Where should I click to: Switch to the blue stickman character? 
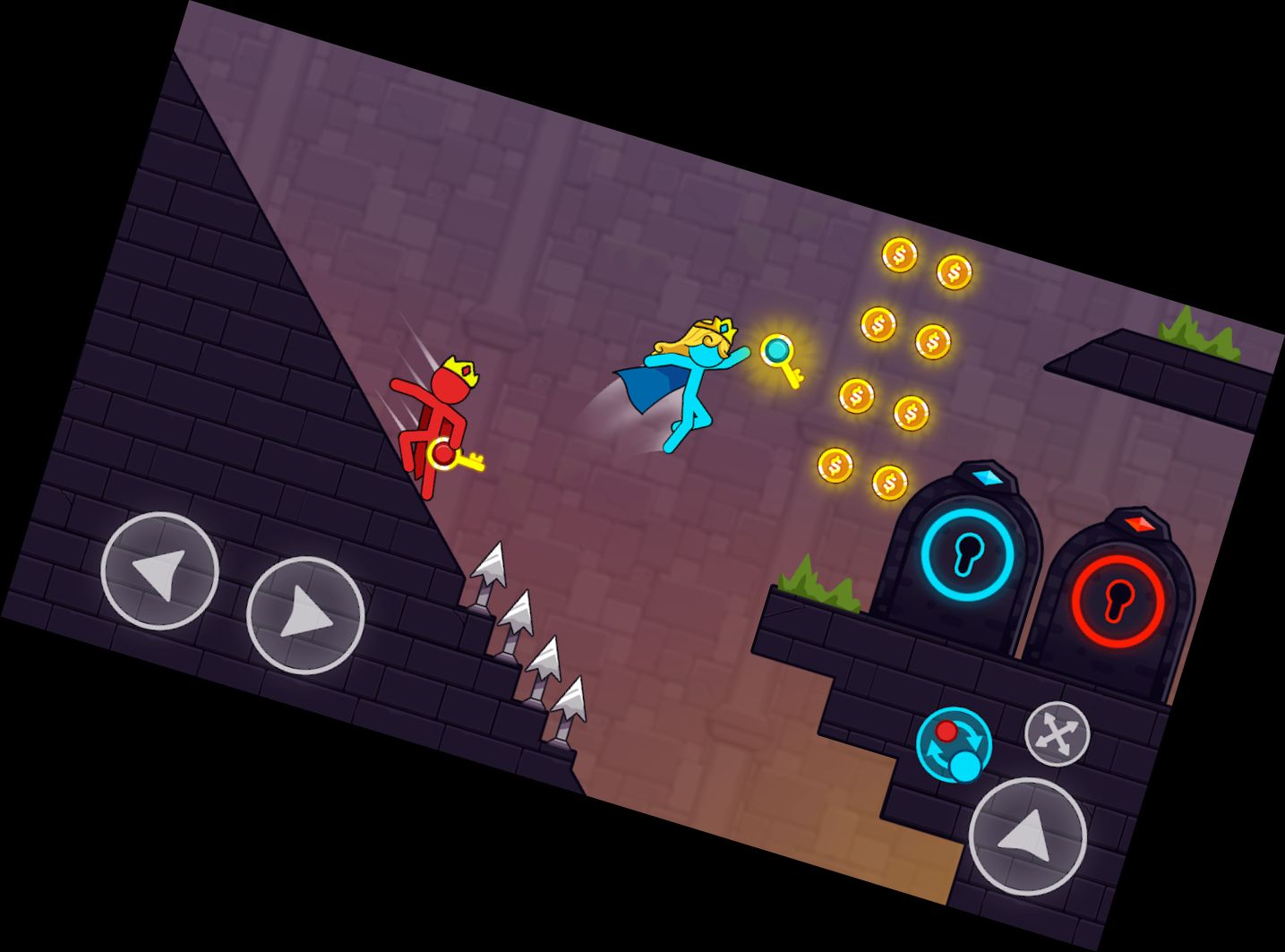click(x=964, y=763)
